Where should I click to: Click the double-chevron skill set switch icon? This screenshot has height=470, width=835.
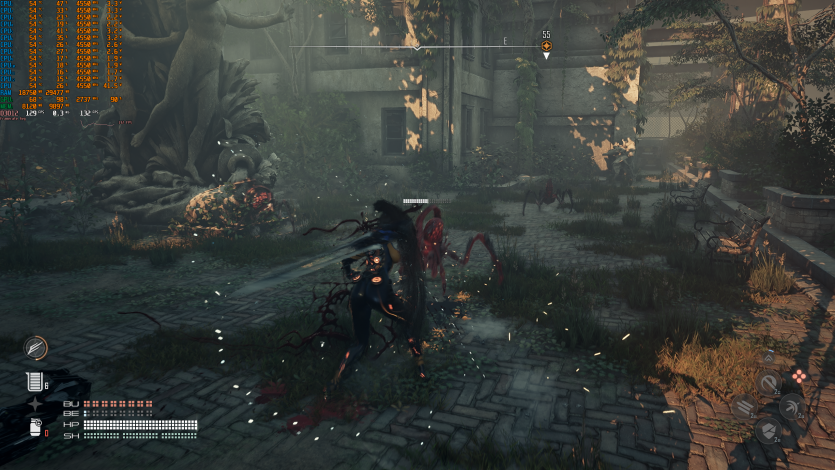(767, 357)
